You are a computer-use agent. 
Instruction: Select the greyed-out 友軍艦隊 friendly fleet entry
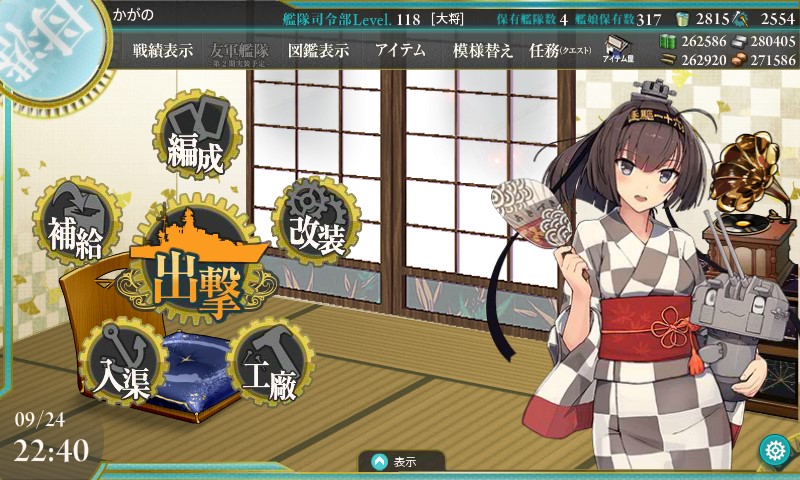pos(240,51)
